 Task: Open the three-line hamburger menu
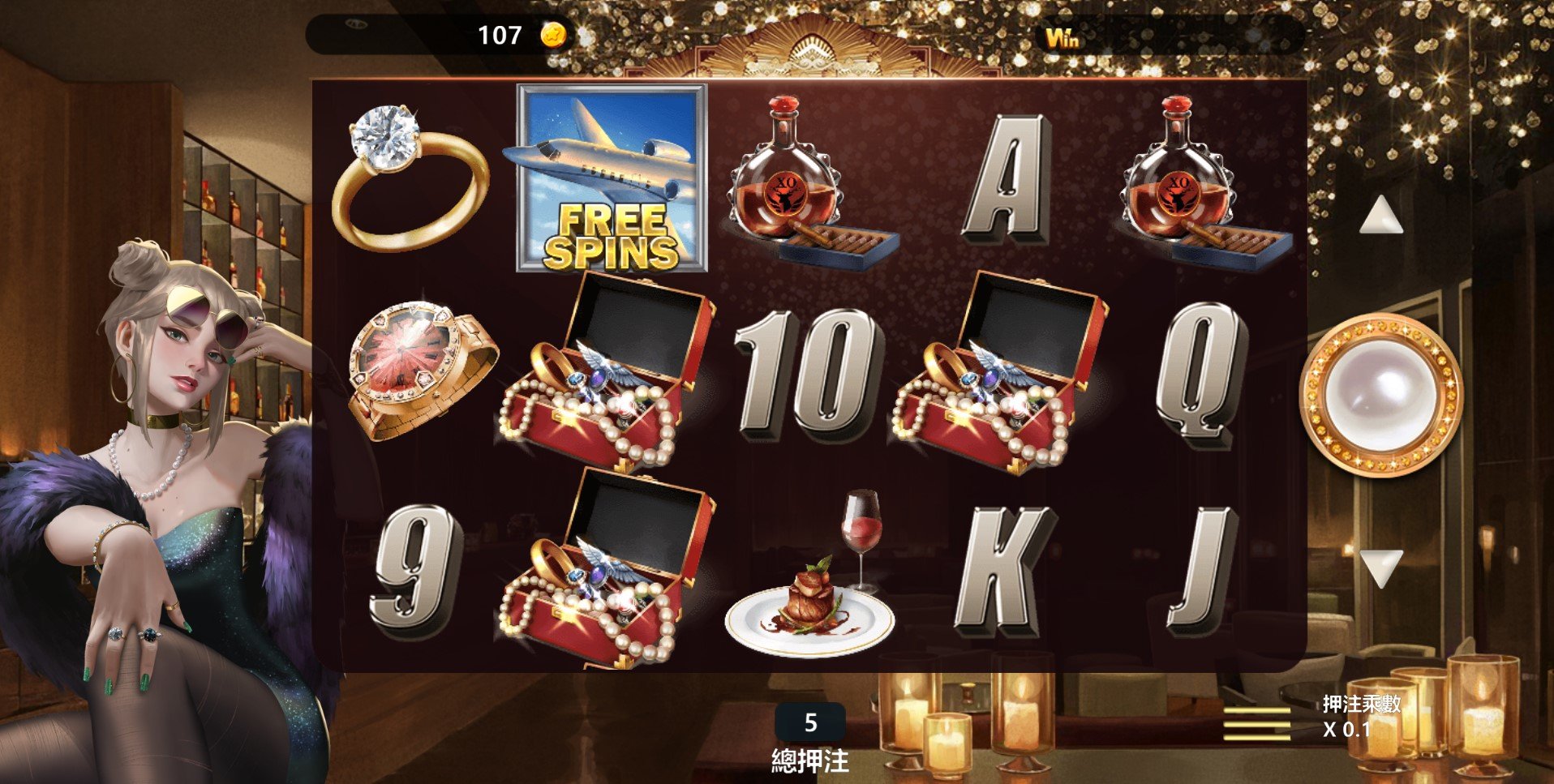tap(1256, 723)
